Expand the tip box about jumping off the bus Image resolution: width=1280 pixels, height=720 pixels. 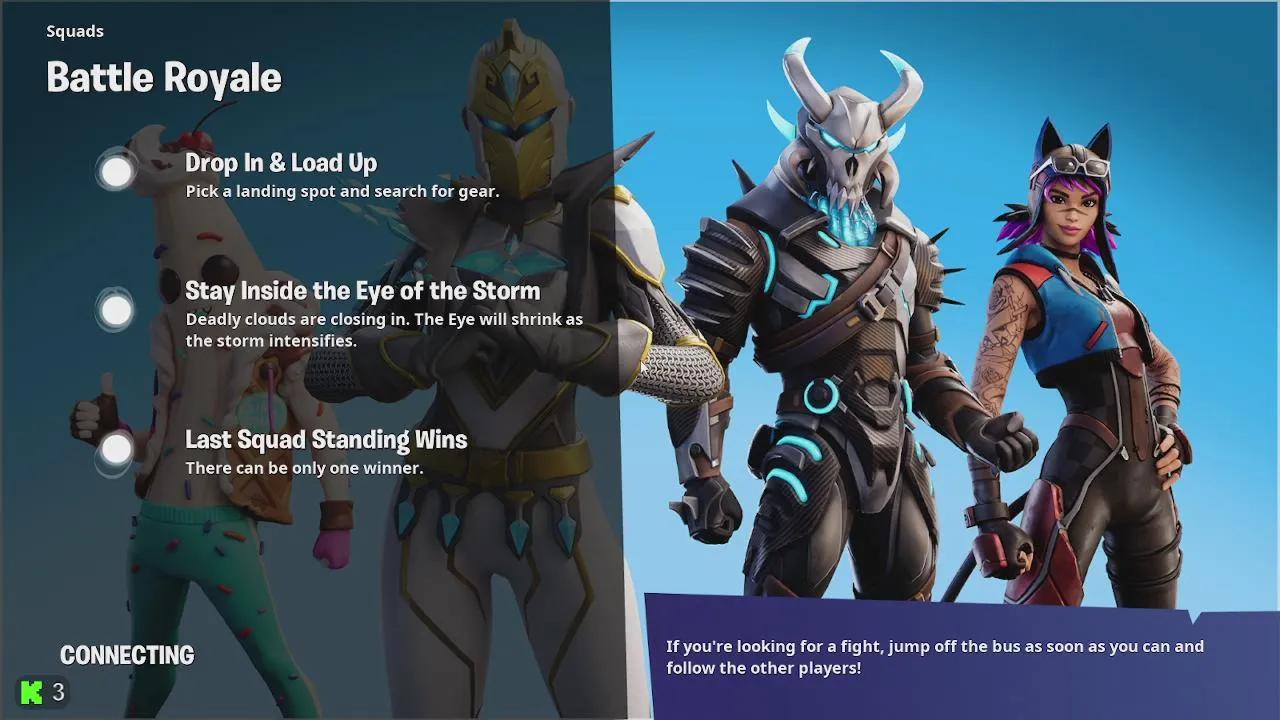930,657
